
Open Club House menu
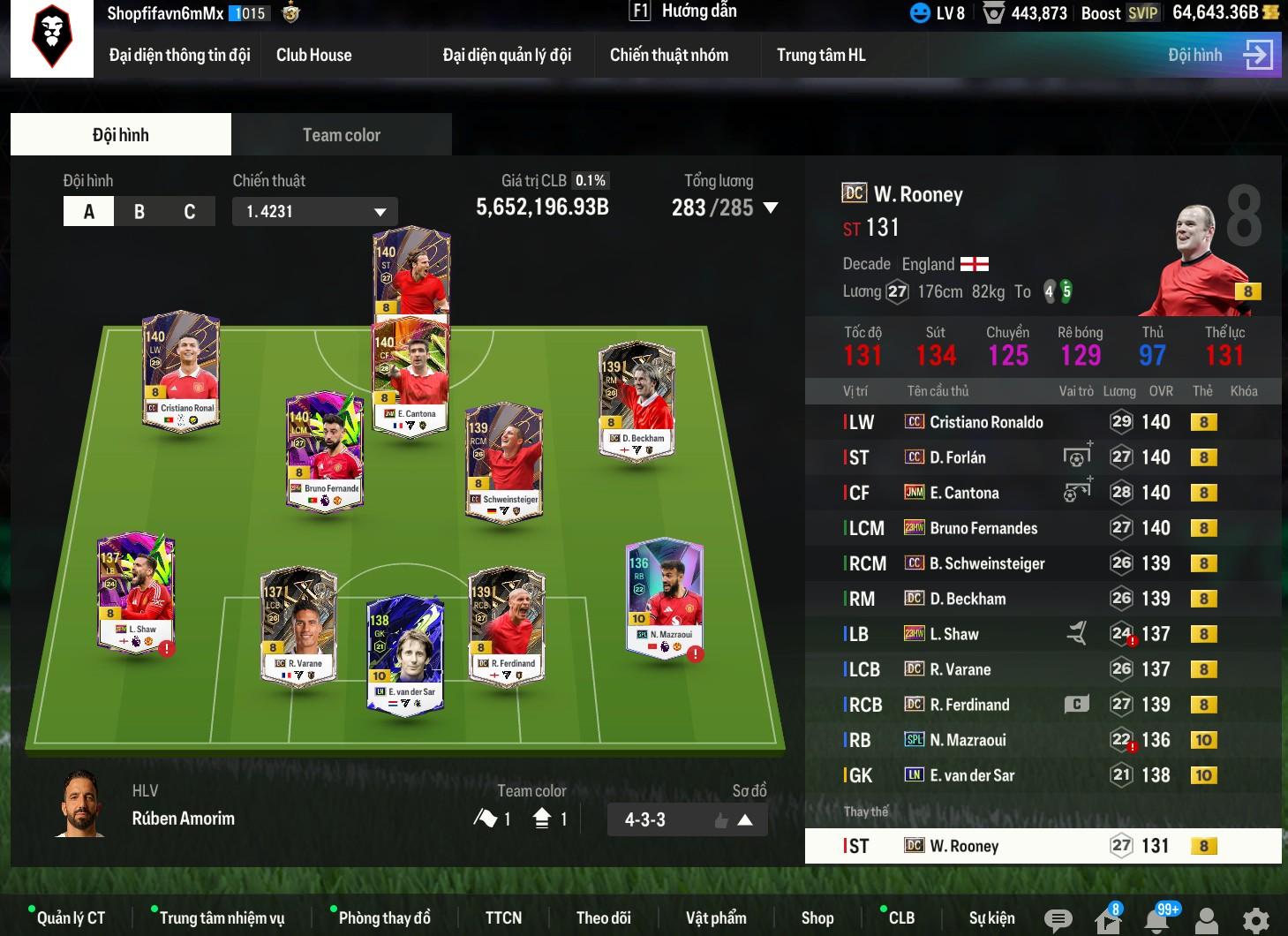point(313,55)
